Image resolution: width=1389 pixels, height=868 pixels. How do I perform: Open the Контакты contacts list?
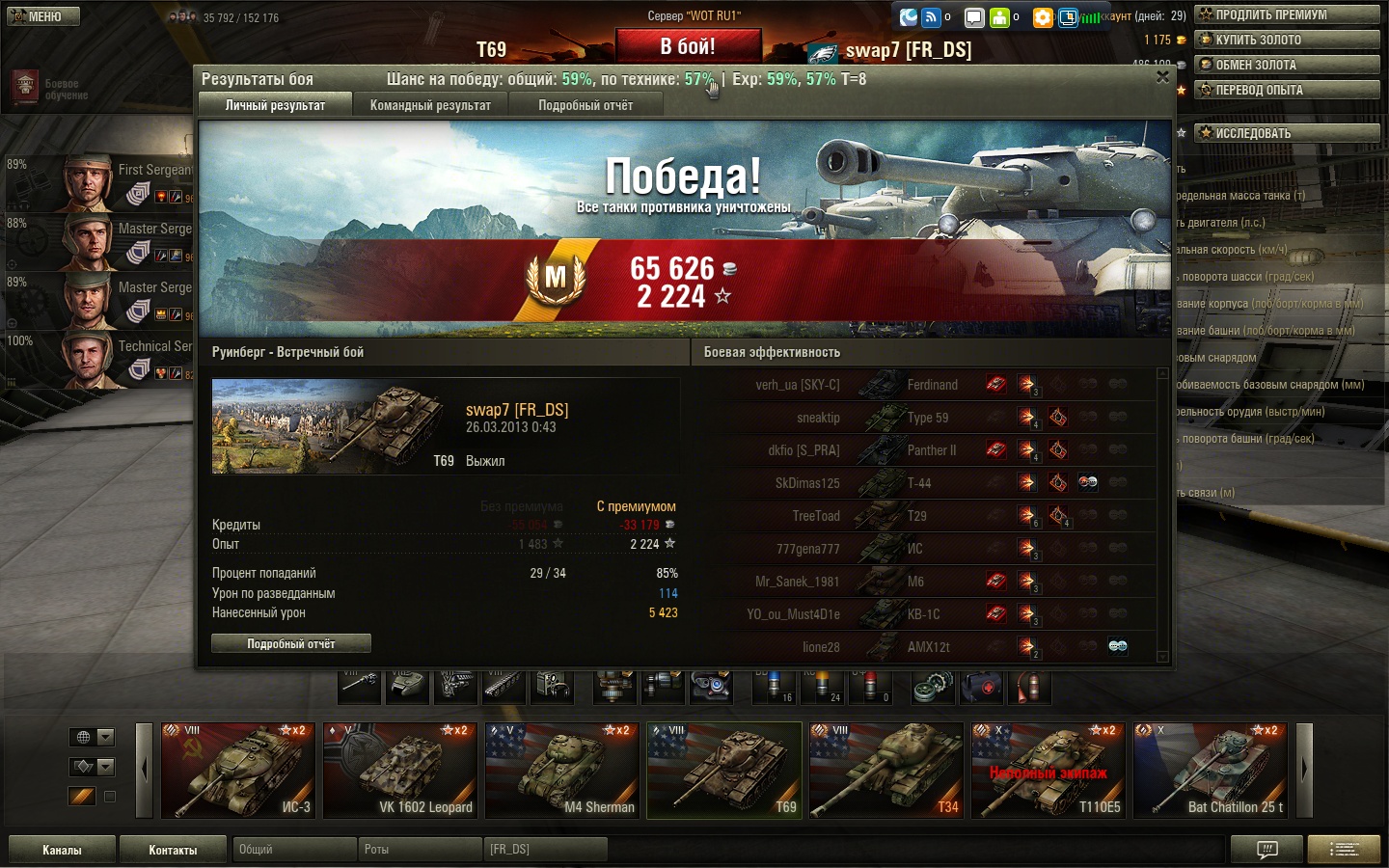[173, 850]
